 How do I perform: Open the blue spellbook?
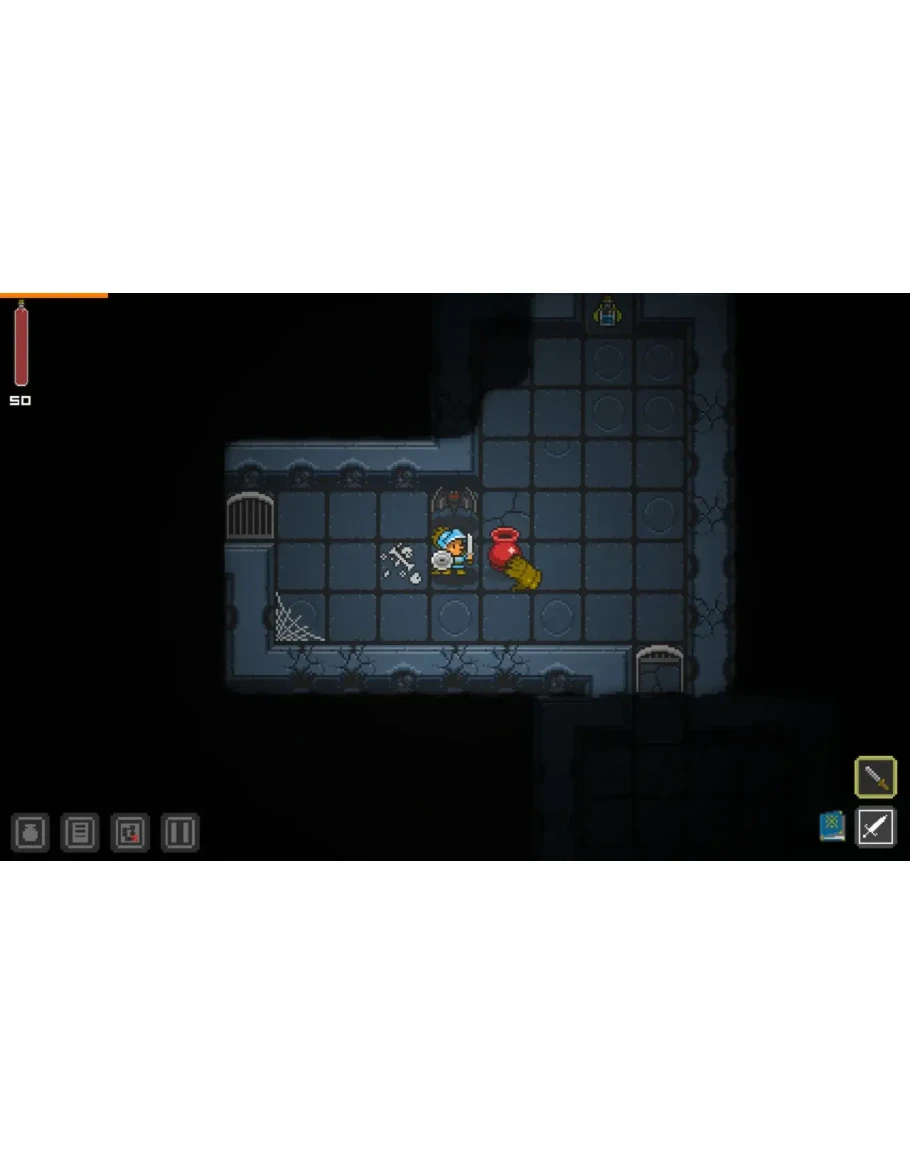click(832, 826)
